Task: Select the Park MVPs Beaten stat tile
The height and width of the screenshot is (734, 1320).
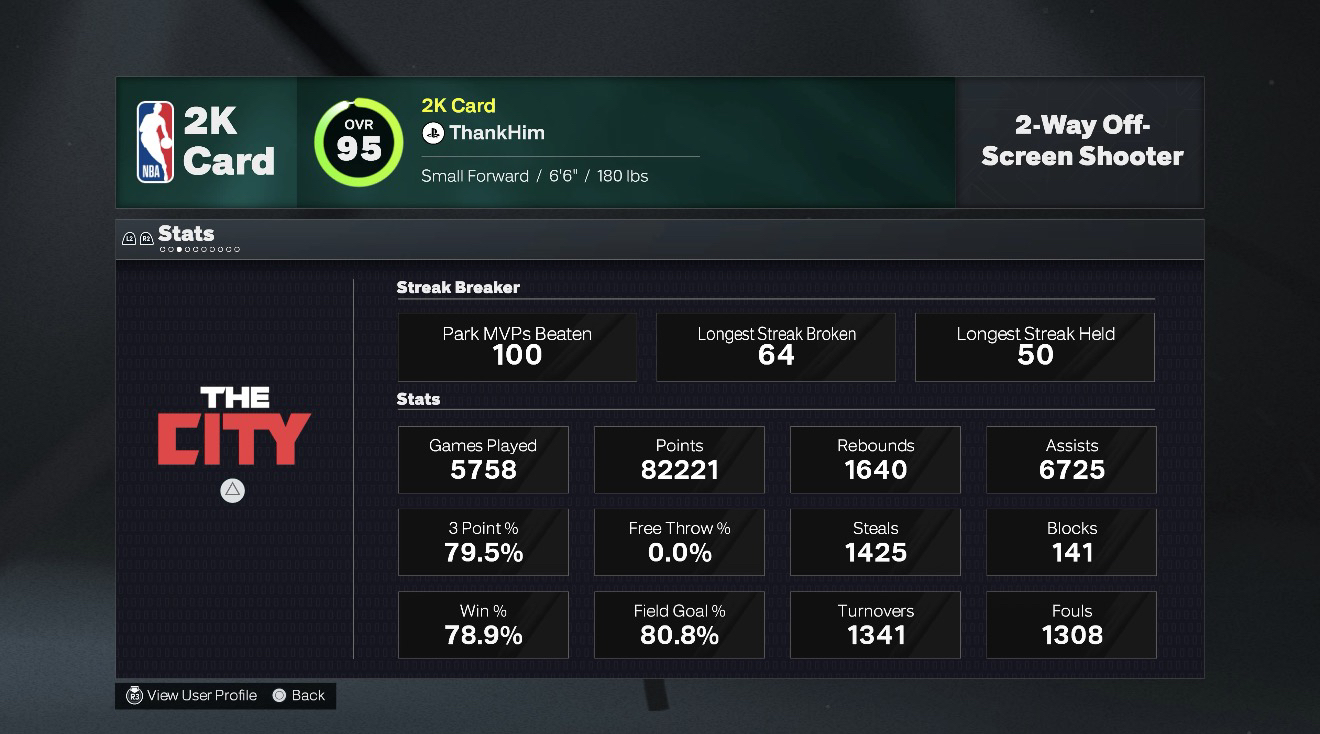Action: (517, 346)
